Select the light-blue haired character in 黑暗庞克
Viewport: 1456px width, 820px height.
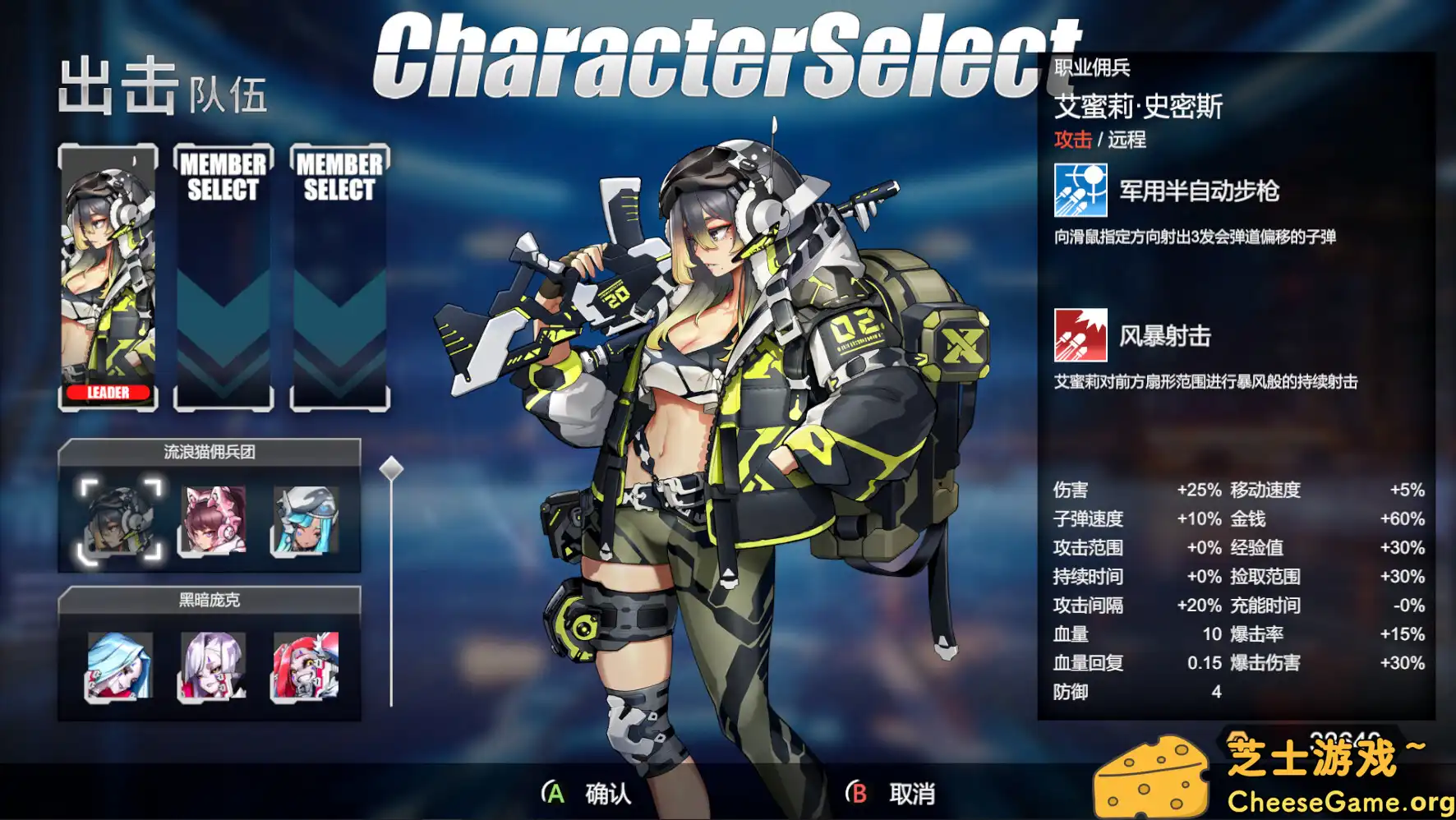(x=117, y=667)
